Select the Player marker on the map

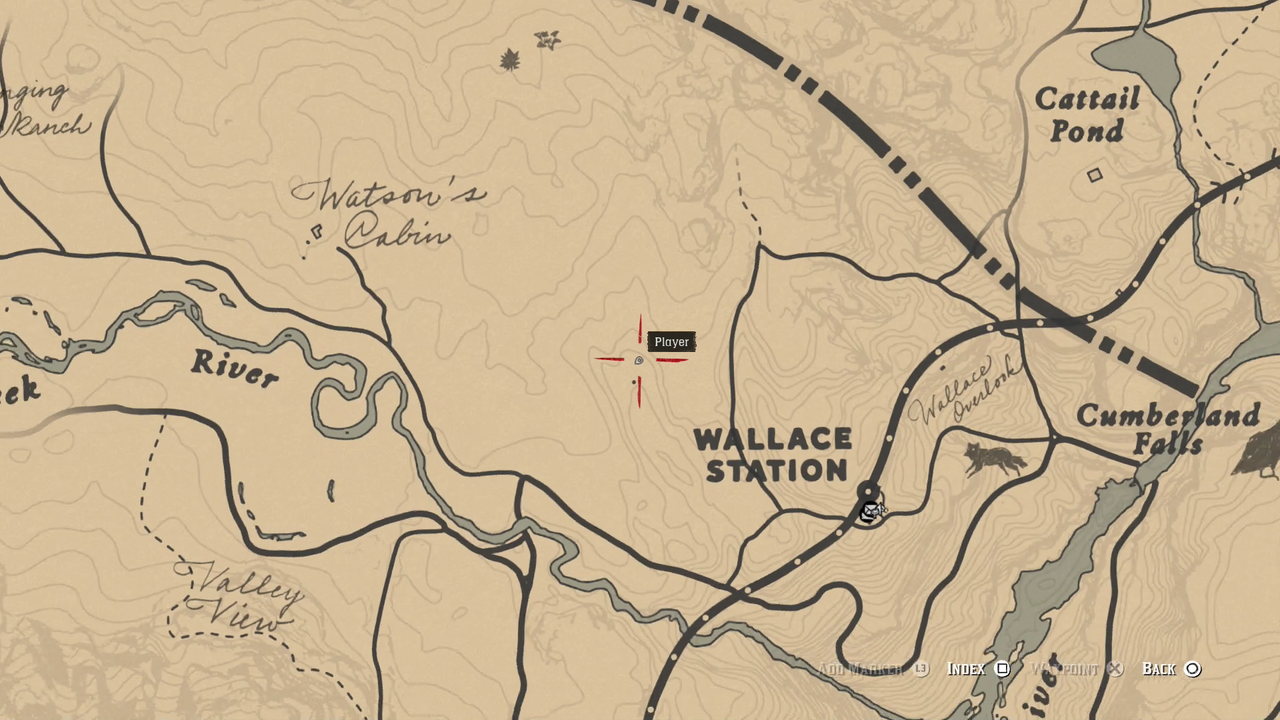(638, 358)
